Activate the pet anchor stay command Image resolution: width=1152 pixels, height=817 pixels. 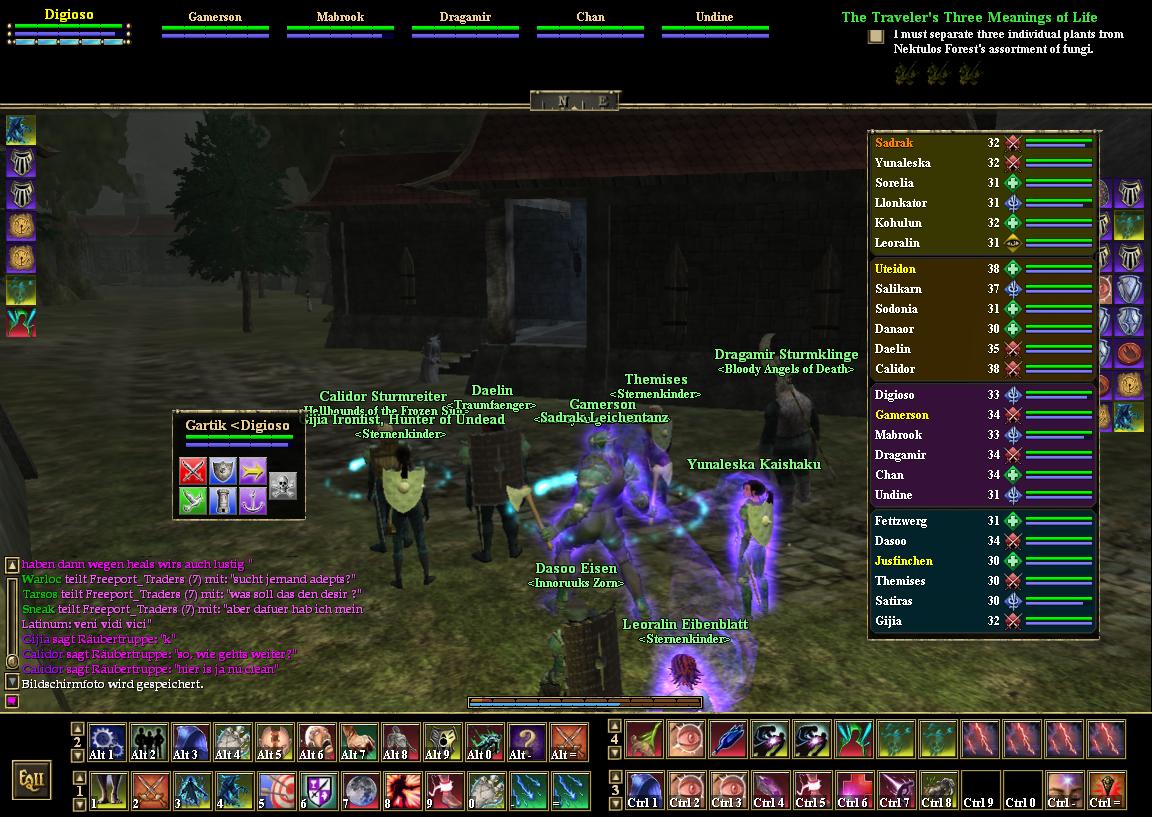click(x=253, y=500)
